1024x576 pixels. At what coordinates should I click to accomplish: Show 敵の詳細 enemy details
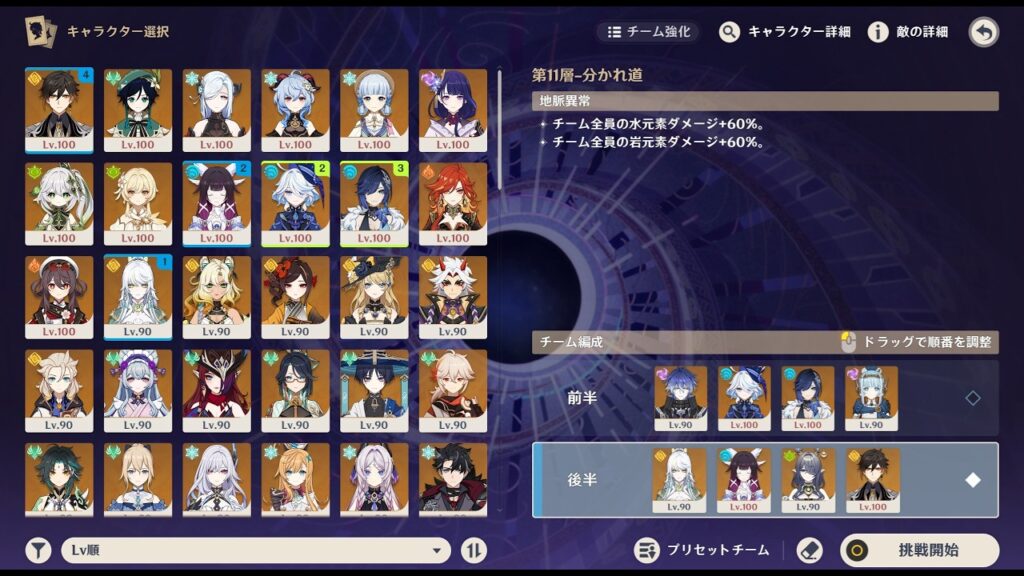(x=908, y=32)
